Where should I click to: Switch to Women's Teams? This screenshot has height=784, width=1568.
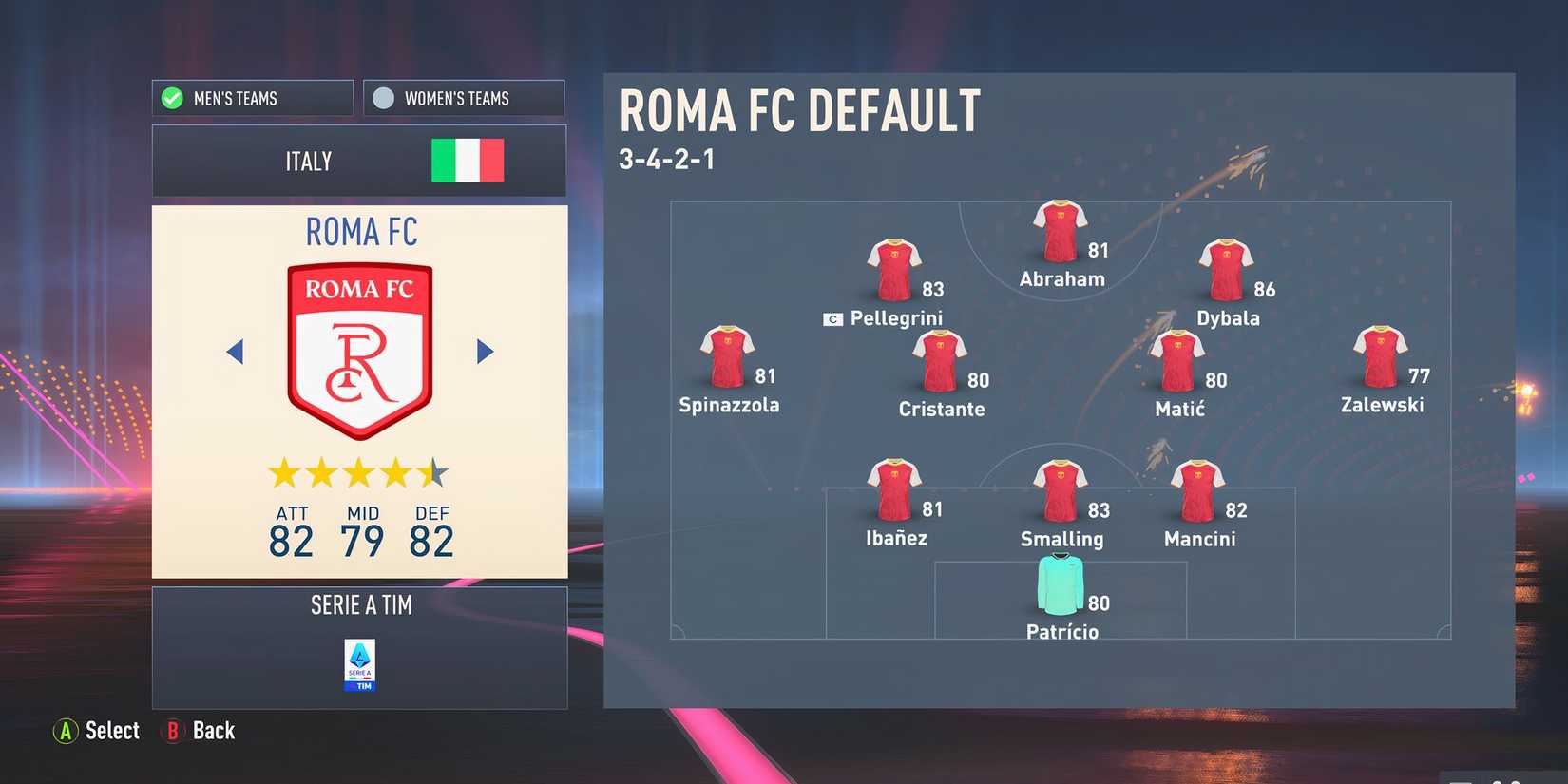coord(463,98)
